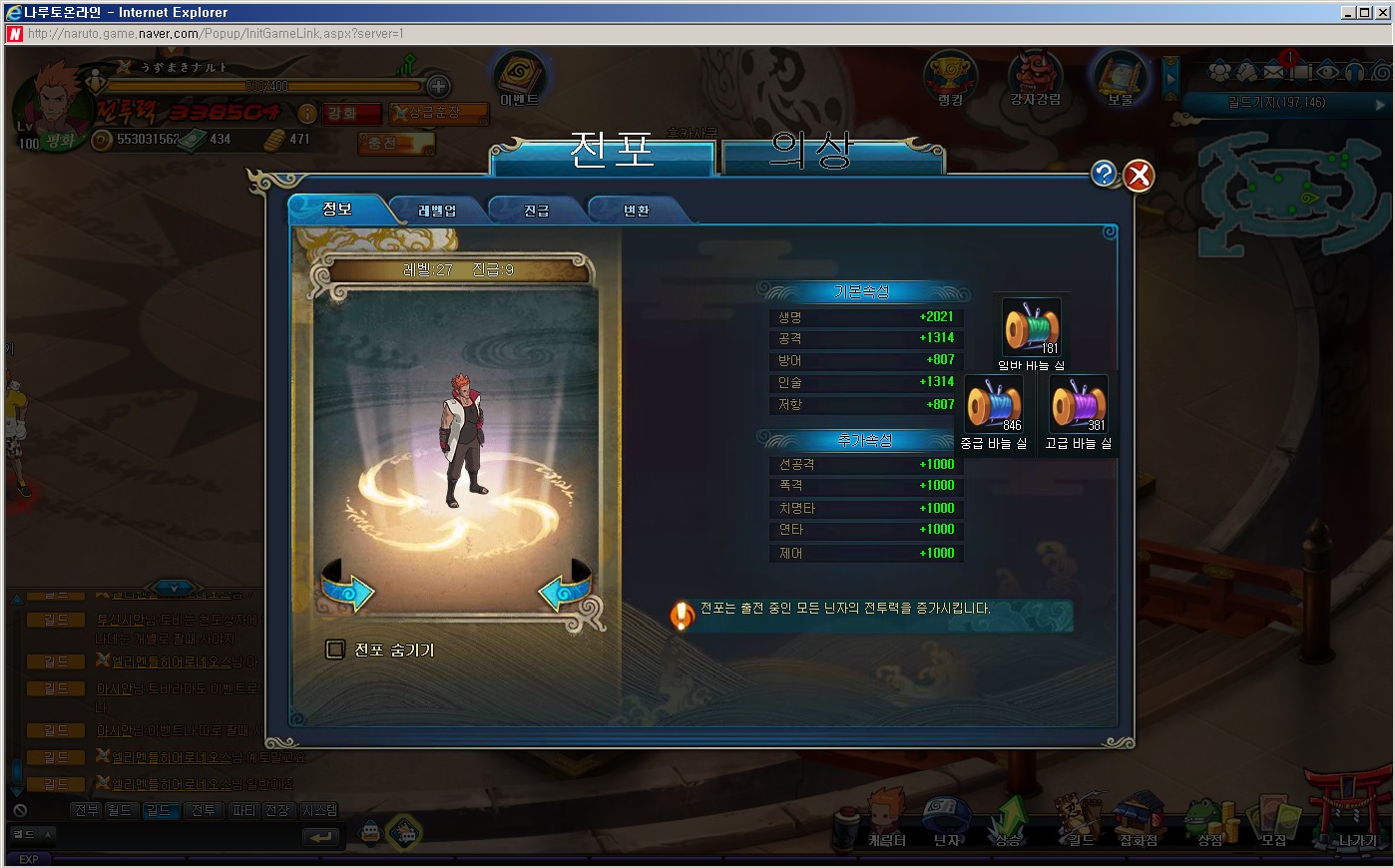Open the 변환 tab
Viewport: 1395px width, 868px height.
click(637, 211)
